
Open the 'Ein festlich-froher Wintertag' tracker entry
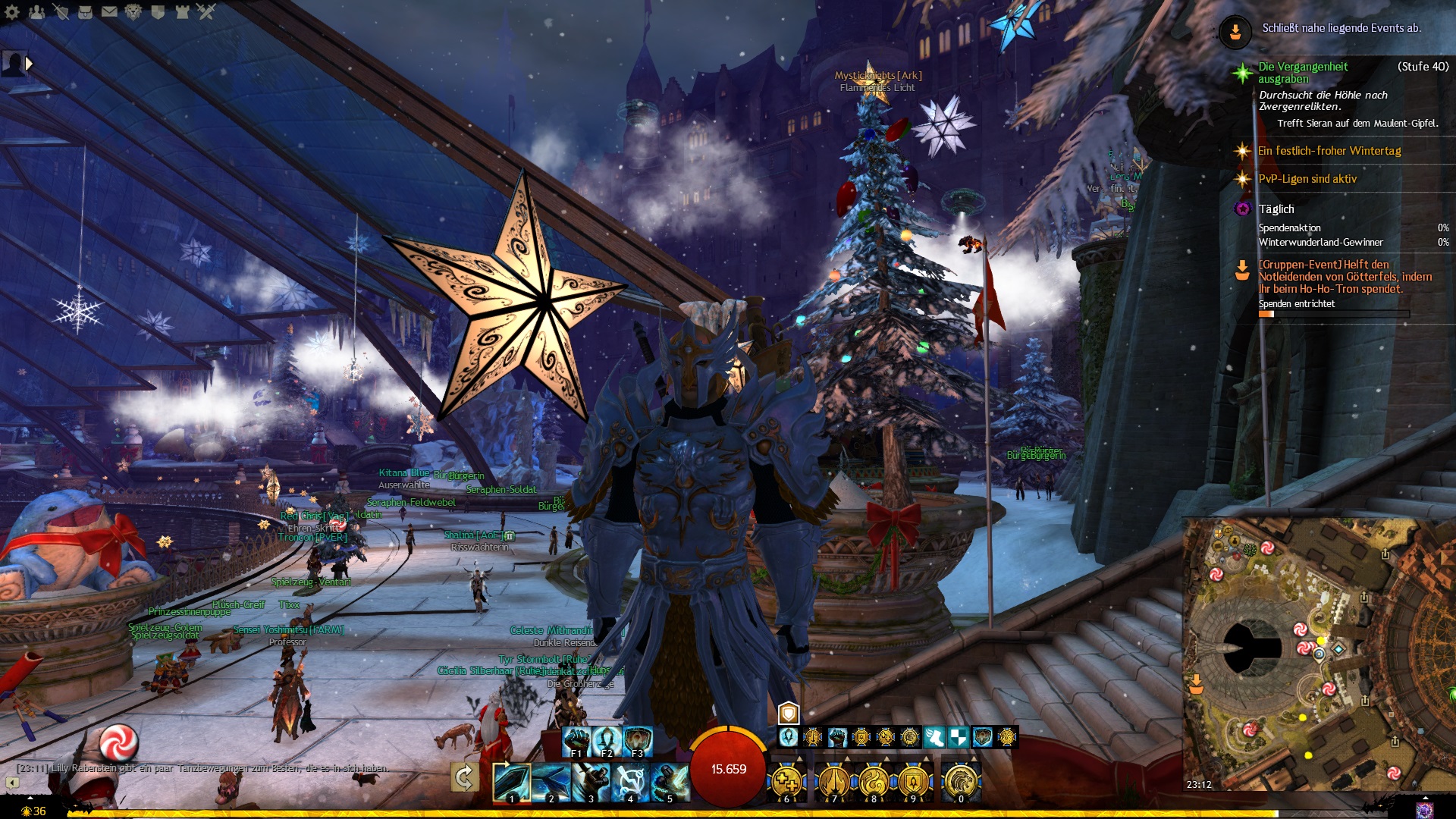1329,151
